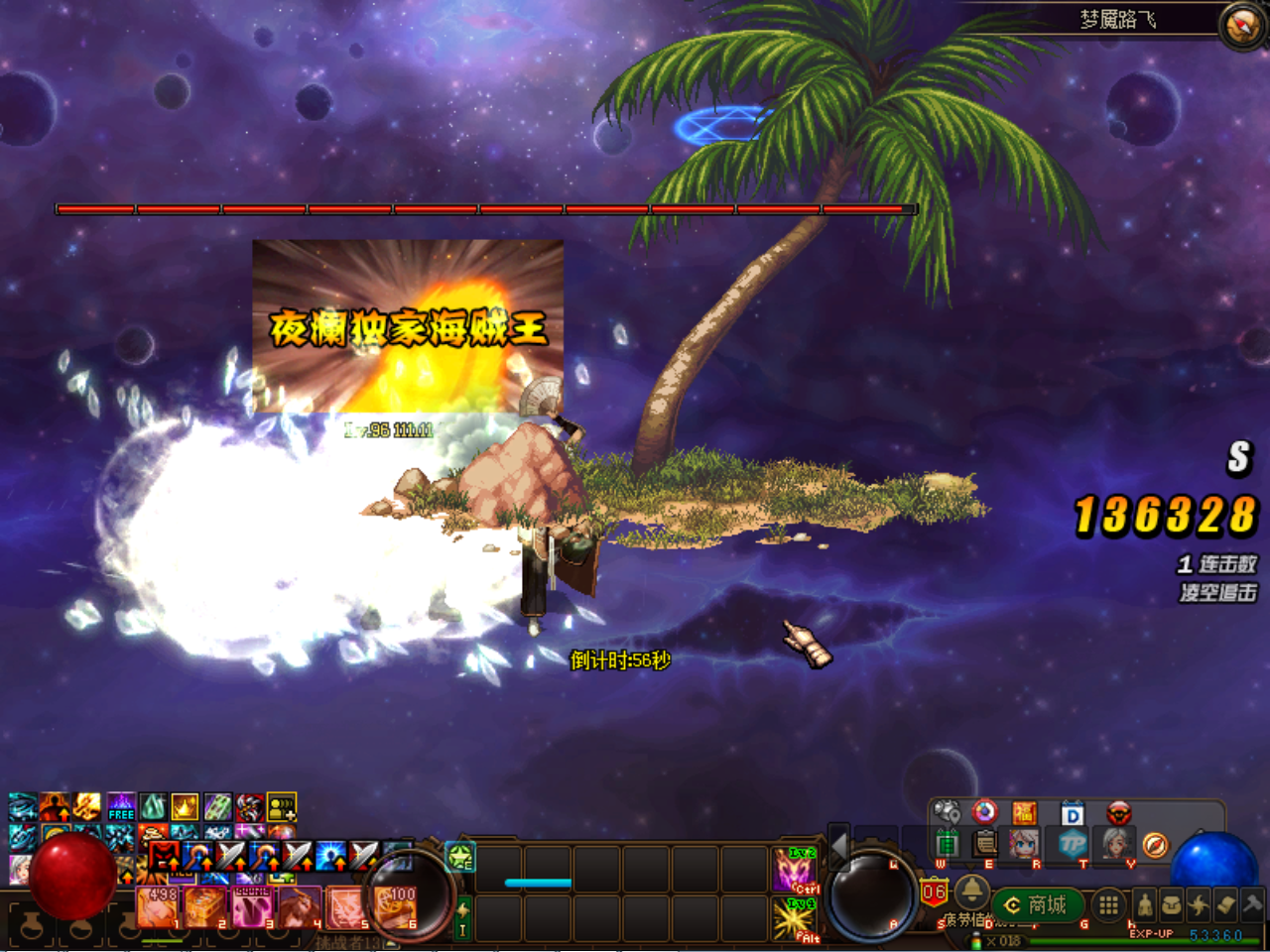
Task: Click the orange compass icon in the menu tray
Action: [1154, 844]
